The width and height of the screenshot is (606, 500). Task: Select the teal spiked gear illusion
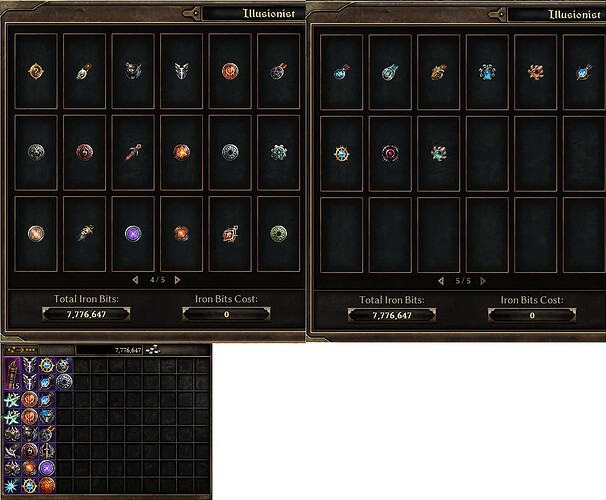point(278,152)
